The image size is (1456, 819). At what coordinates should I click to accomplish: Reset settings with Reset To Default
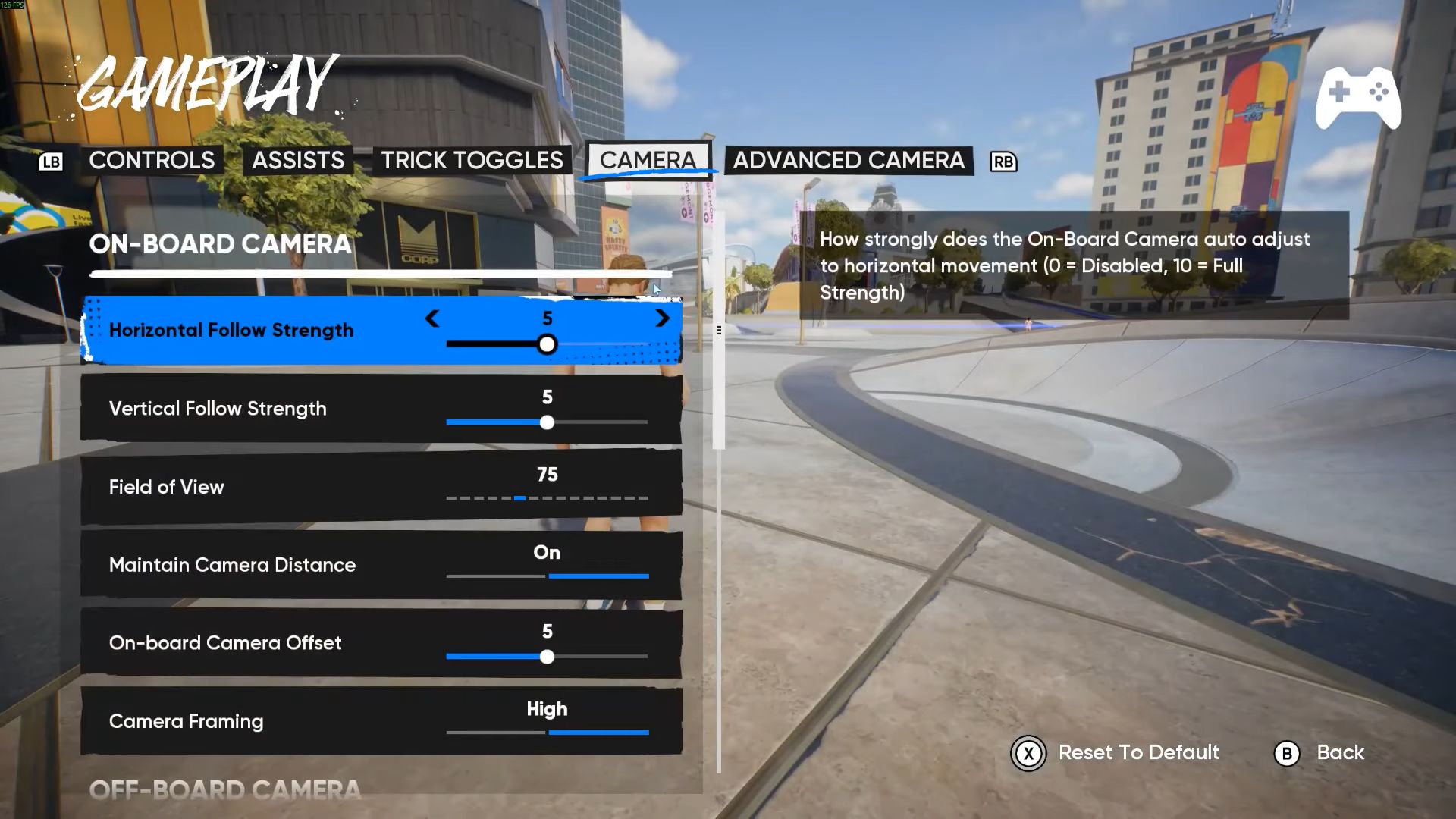pyautogui.click(x=1115, y=753)
